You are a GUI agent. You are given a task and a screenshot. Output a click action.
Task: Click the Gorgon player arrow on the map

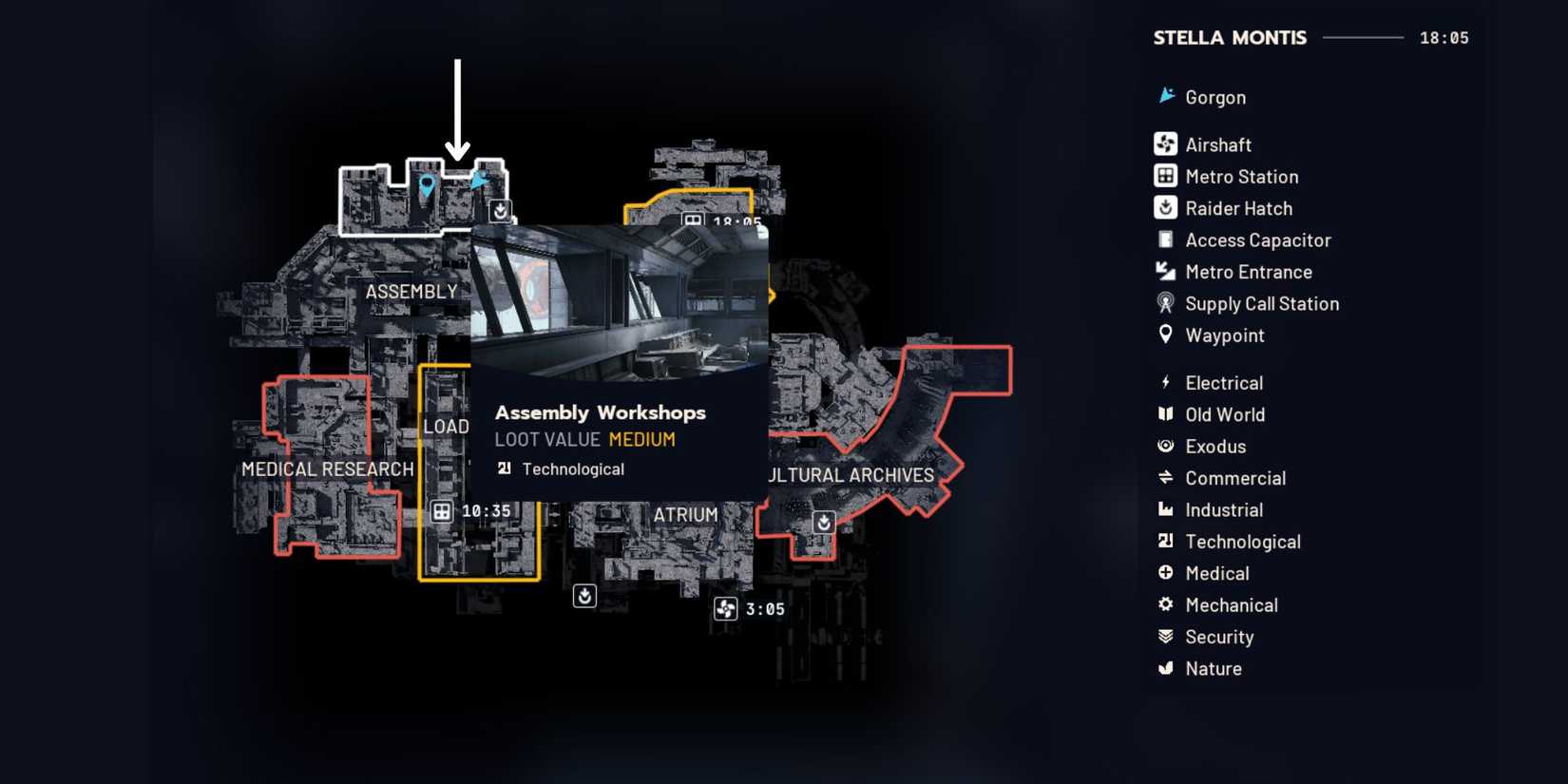click(481, 179)
